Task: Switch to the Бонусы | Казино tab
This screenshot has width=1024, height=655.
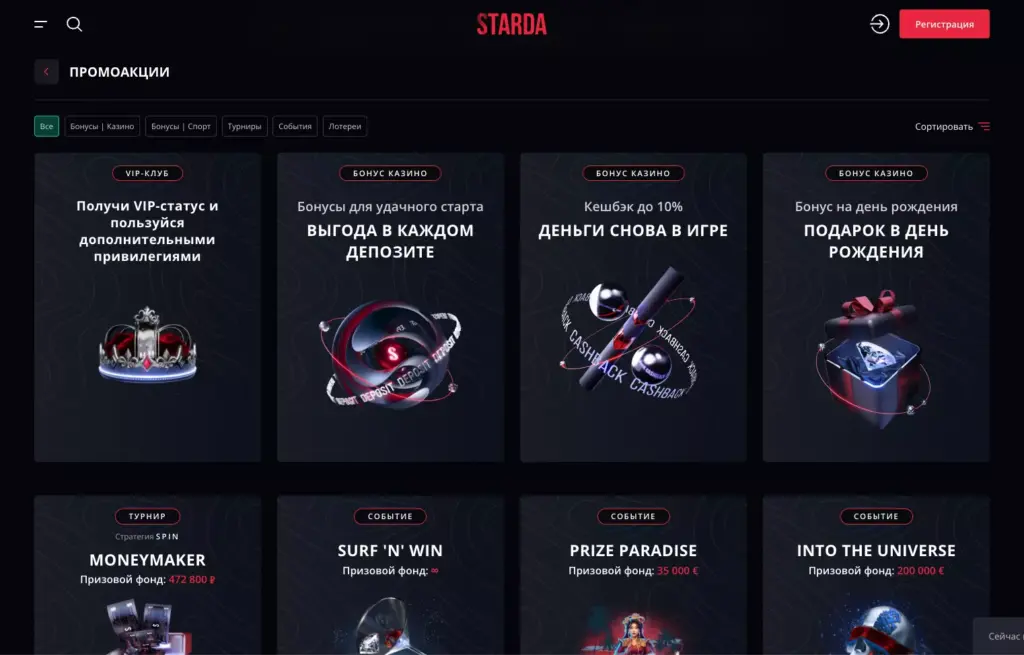Action: point(102,127)
